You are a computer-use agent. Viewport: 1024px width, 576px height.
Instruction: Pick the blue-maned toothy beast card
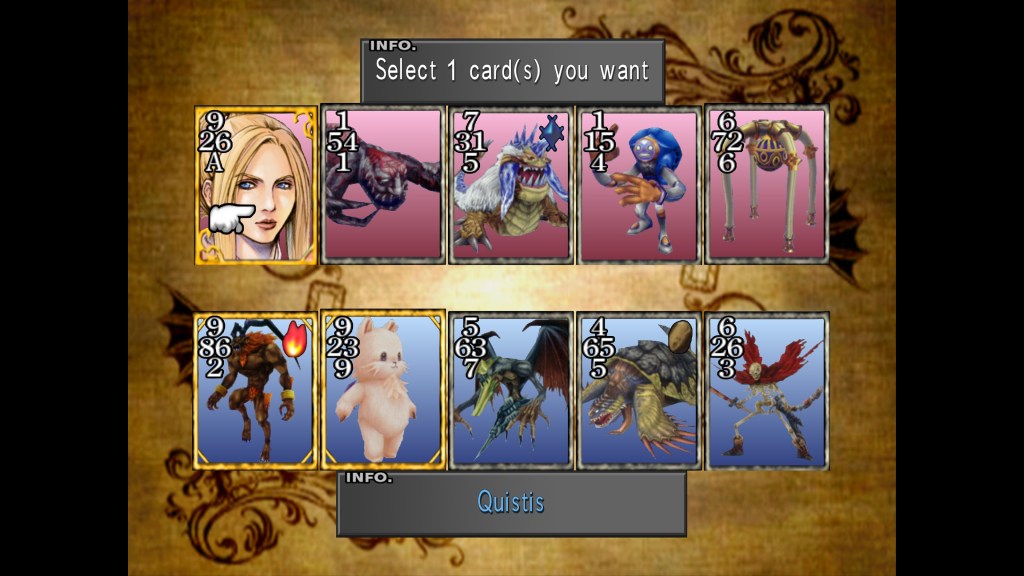coord(511,186)
